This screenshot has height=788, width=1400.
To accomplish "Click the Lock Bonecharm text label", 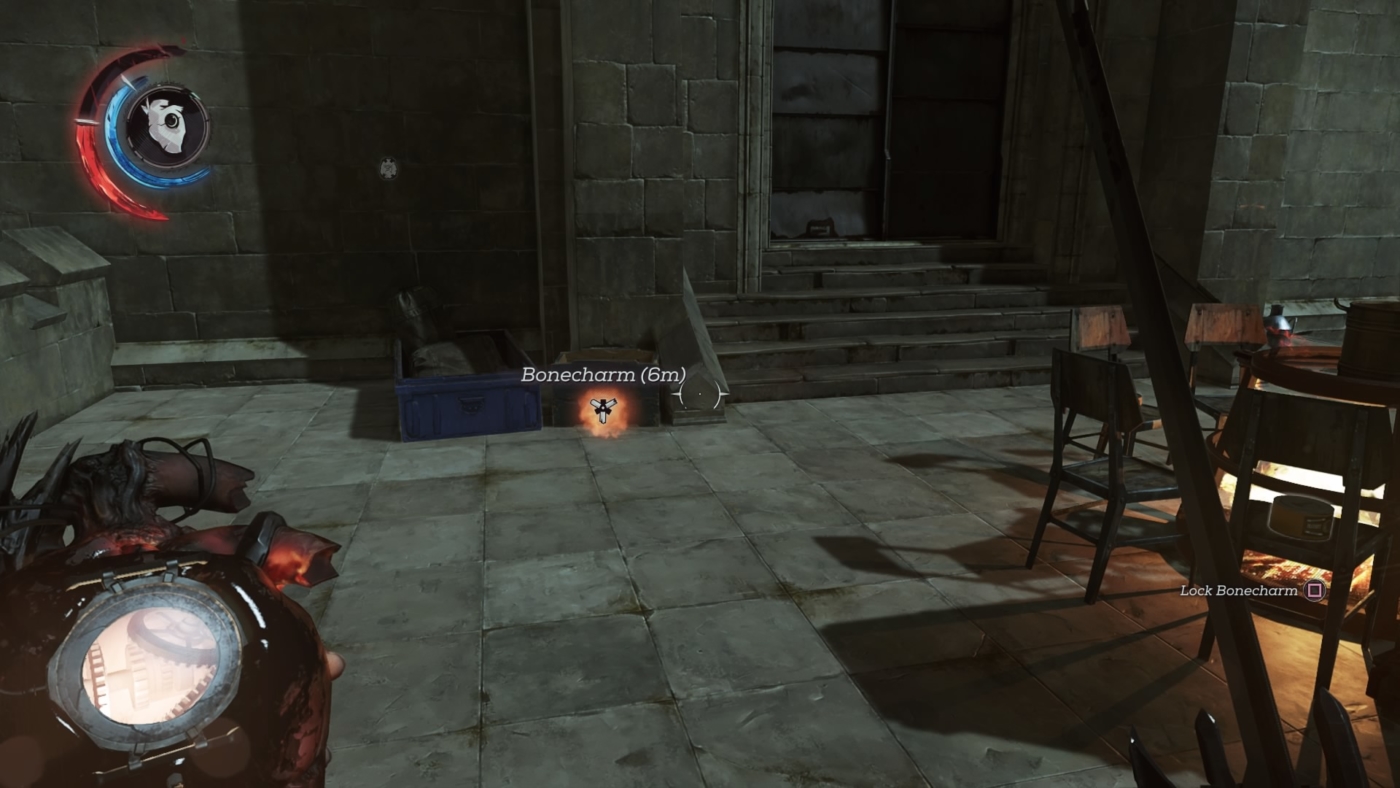I will pos(1237,589).
